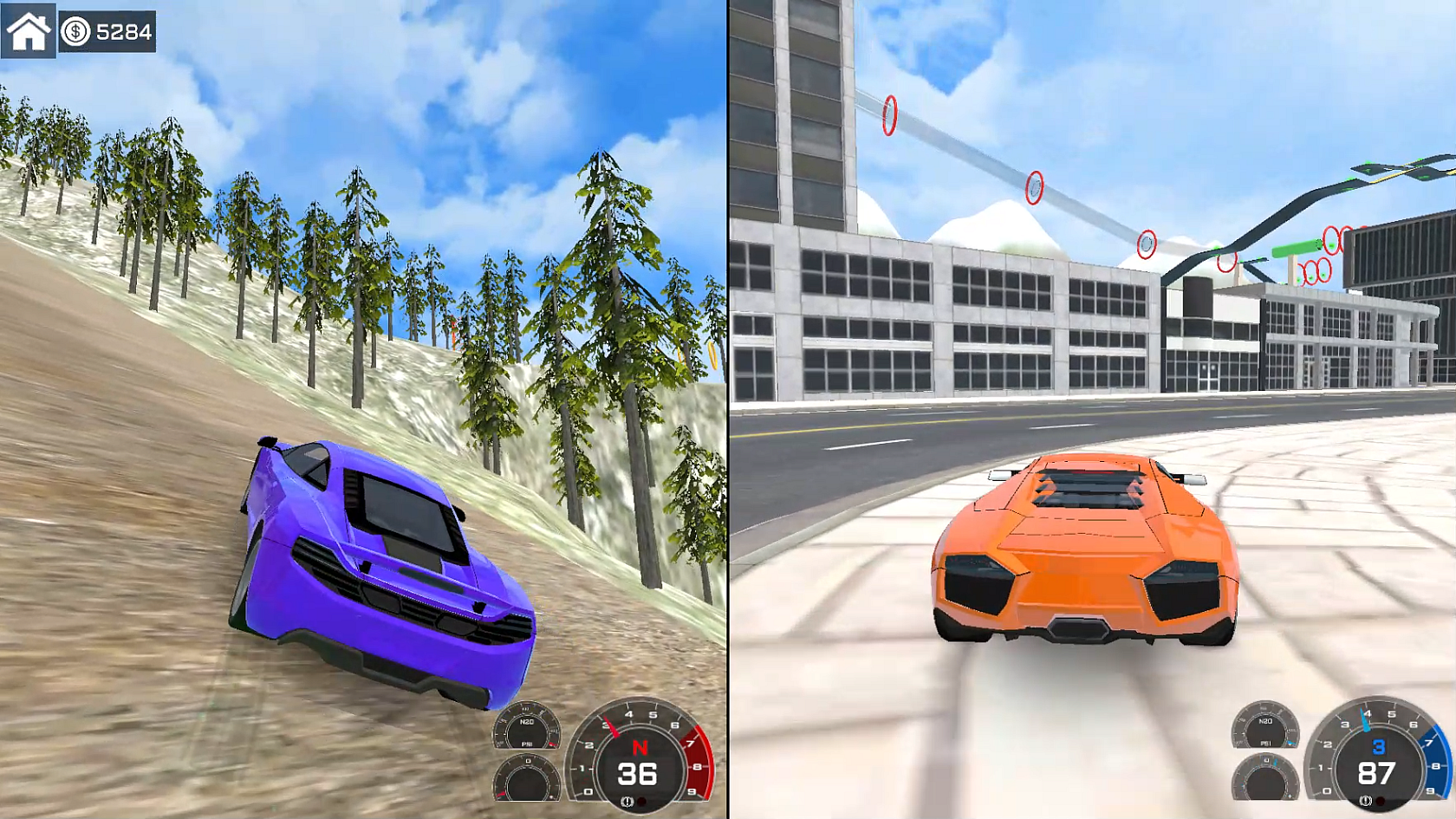
Task: Tap the PSI boost label on left gauge cluster
Action: (x=527, y=744)
